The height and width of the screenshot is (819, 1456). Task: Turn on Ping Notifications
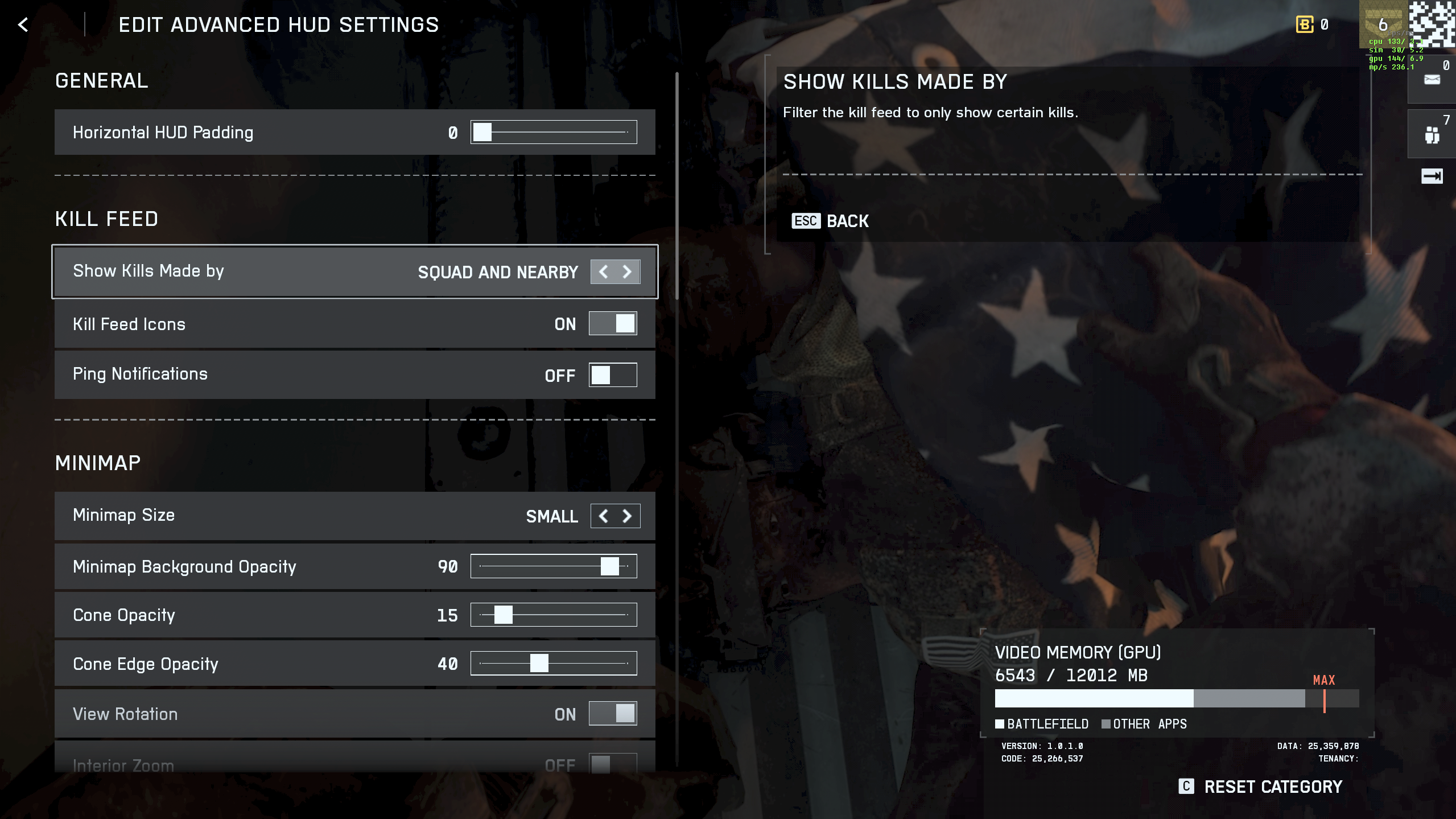coord(612,375)
